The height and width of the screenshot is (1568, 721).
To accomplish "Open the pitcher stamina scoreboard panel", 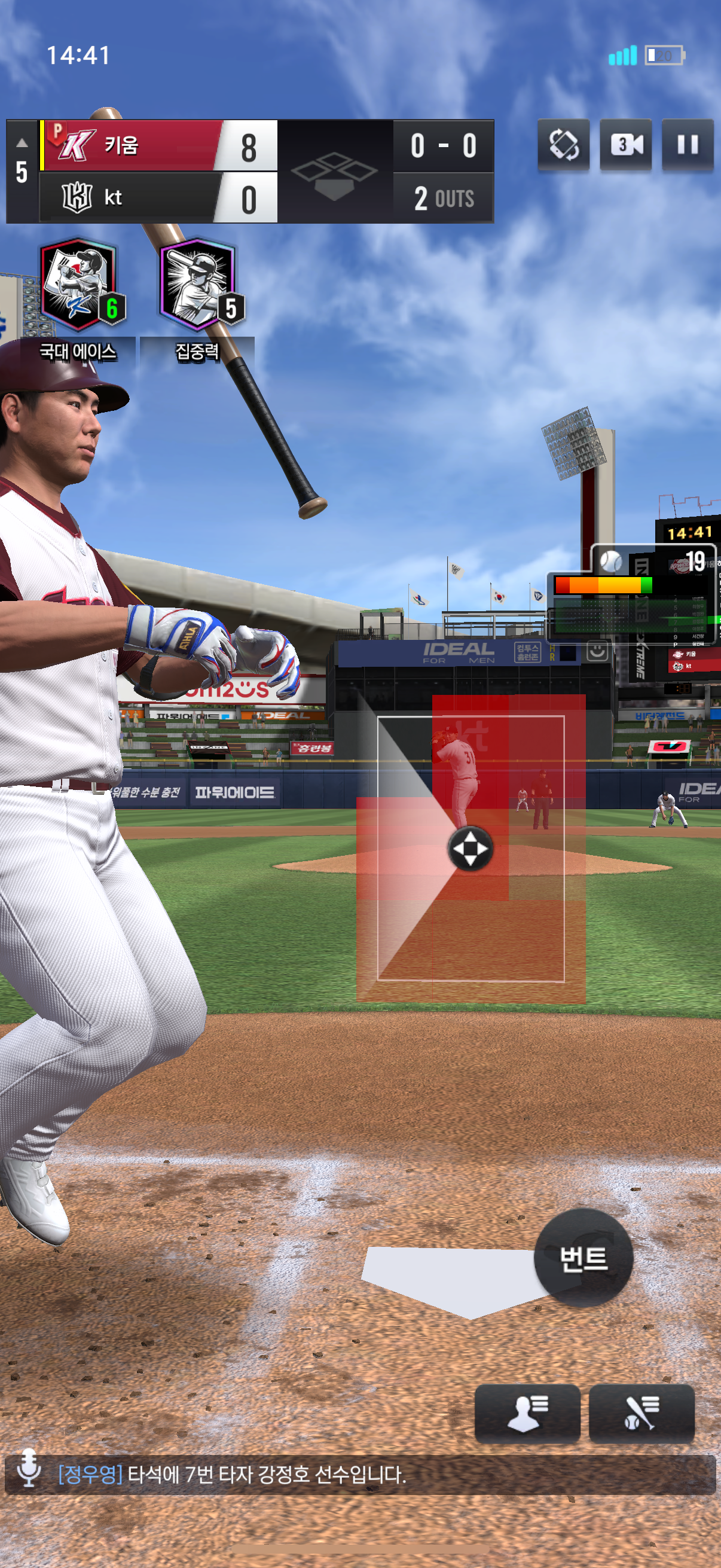I will pos(633,593).
